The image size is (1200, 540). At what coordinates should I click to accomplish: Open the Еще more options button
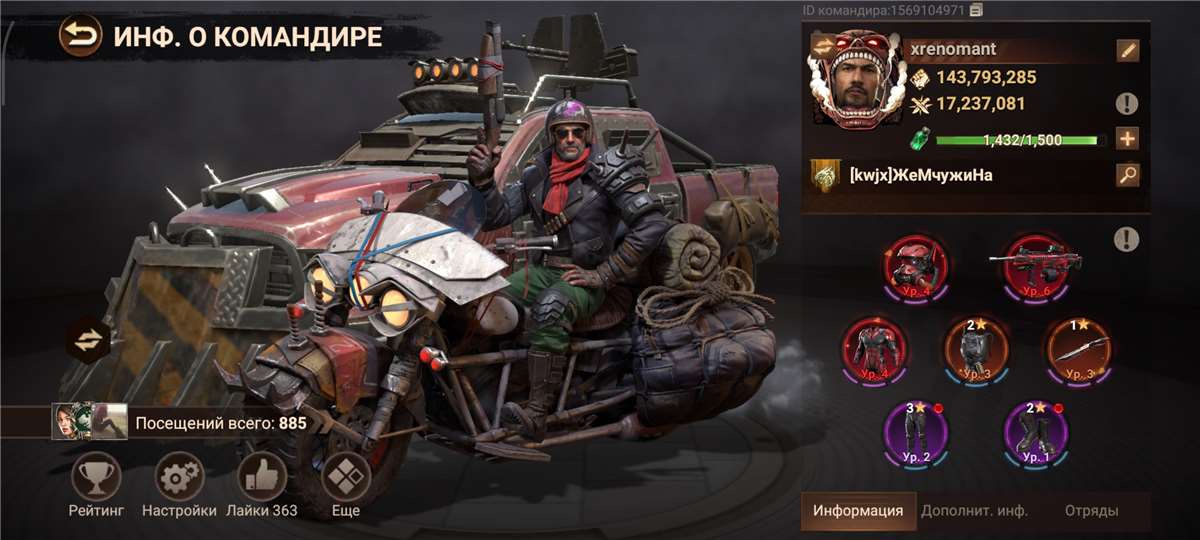(345, 479)
